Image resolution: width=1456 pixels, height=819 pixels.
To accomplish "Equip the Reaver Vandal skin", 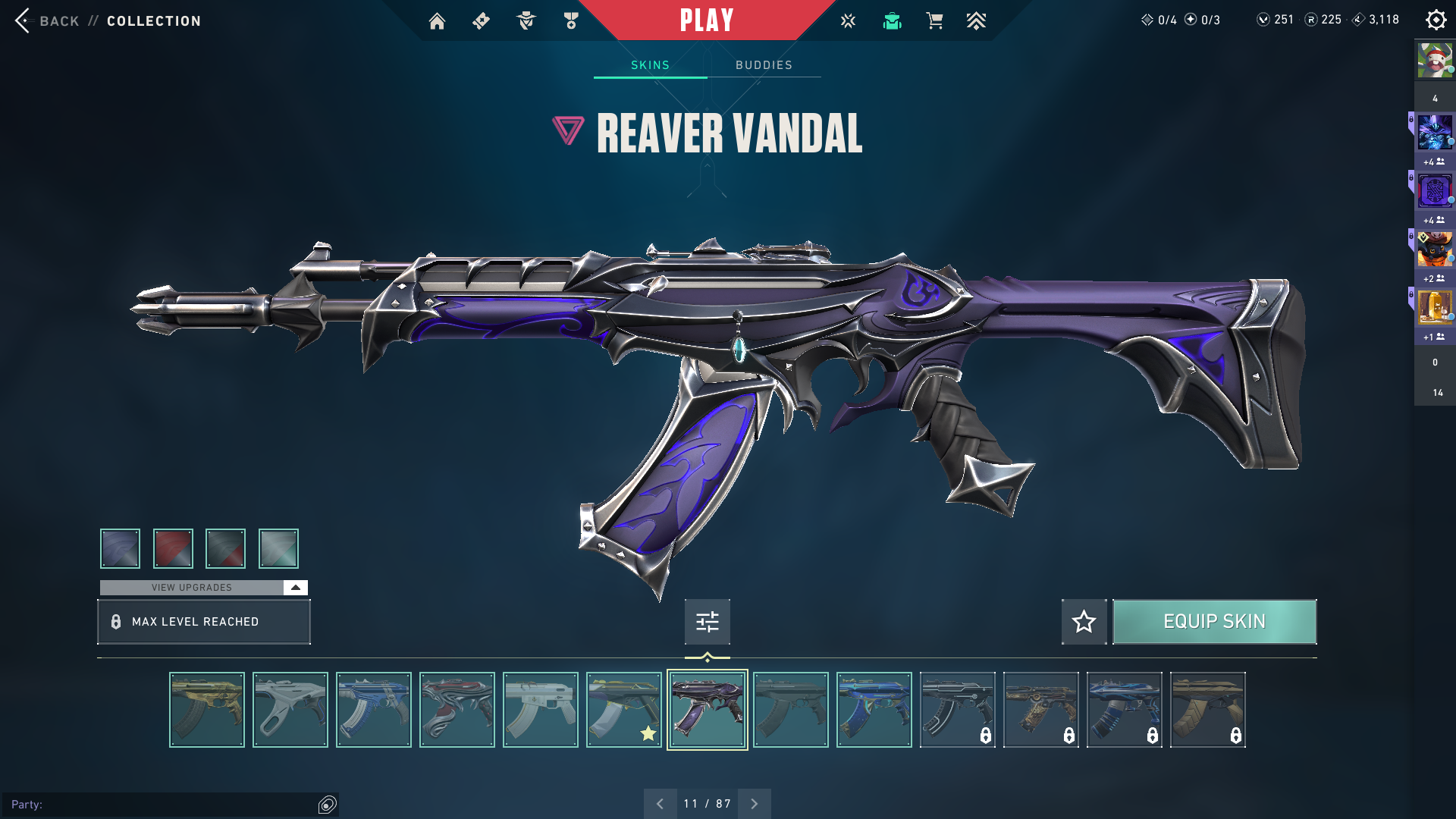I will tap(1214, 622).
